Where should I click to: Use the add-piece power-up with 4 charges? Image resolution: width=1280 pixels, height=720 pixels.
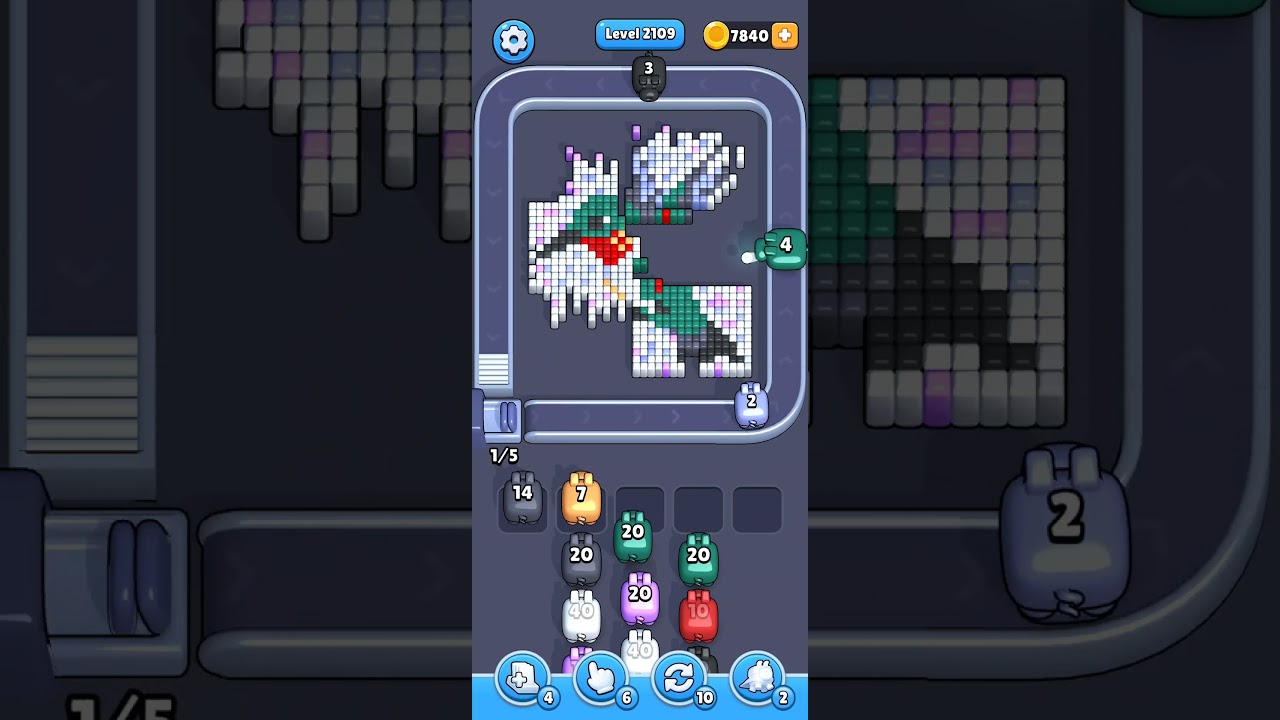coord(524,678)
